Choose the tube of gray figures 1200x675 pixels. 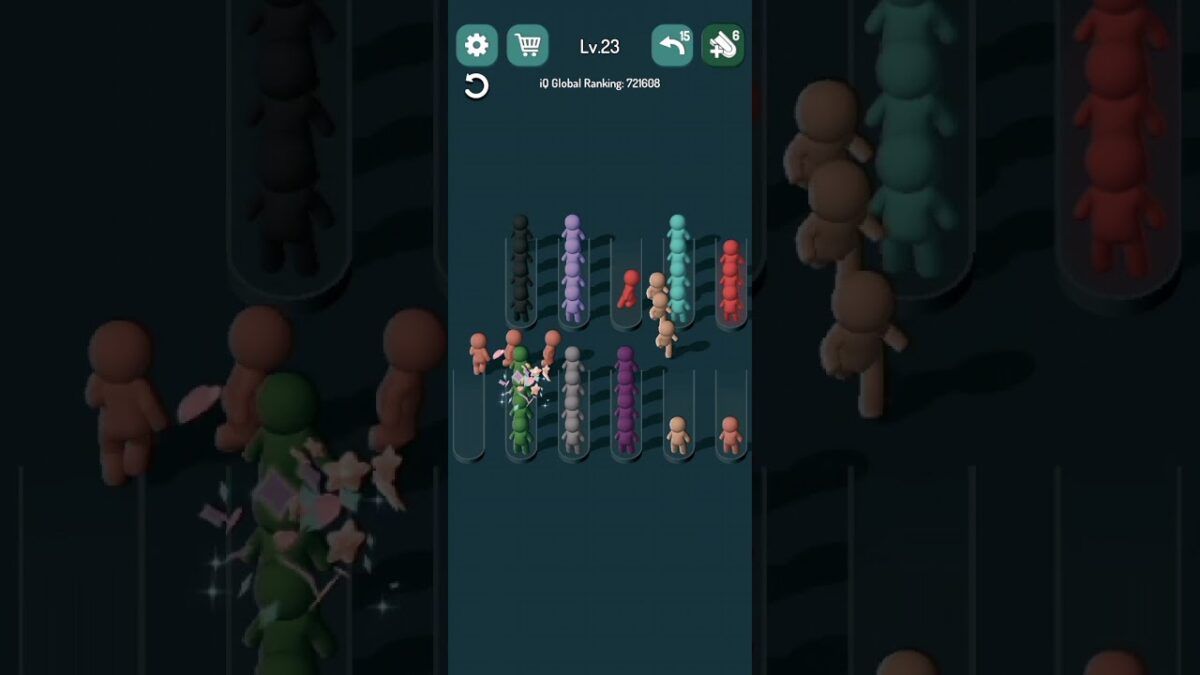(573, 410)
